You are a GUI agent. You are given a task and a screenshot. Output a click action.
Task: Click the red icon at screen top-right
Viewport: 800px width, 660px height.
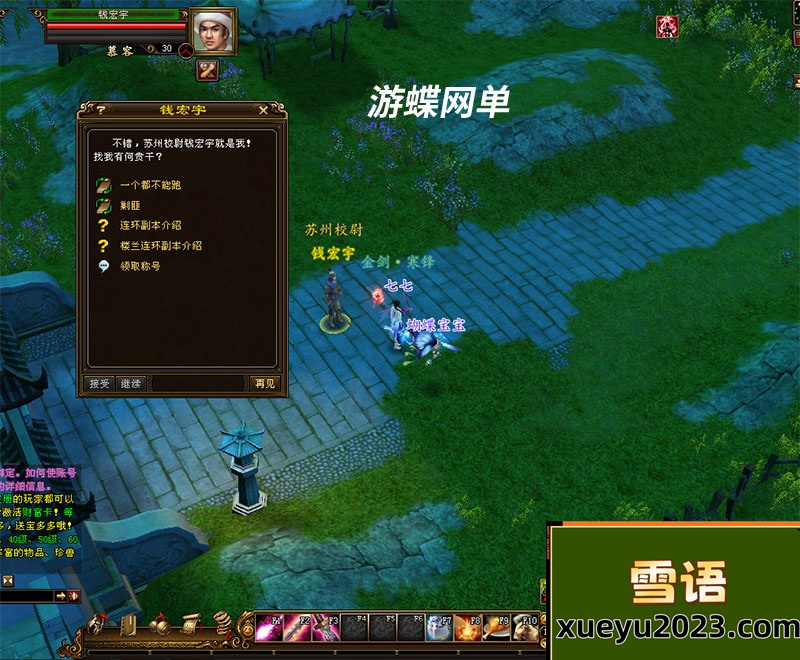pos(666,26)
